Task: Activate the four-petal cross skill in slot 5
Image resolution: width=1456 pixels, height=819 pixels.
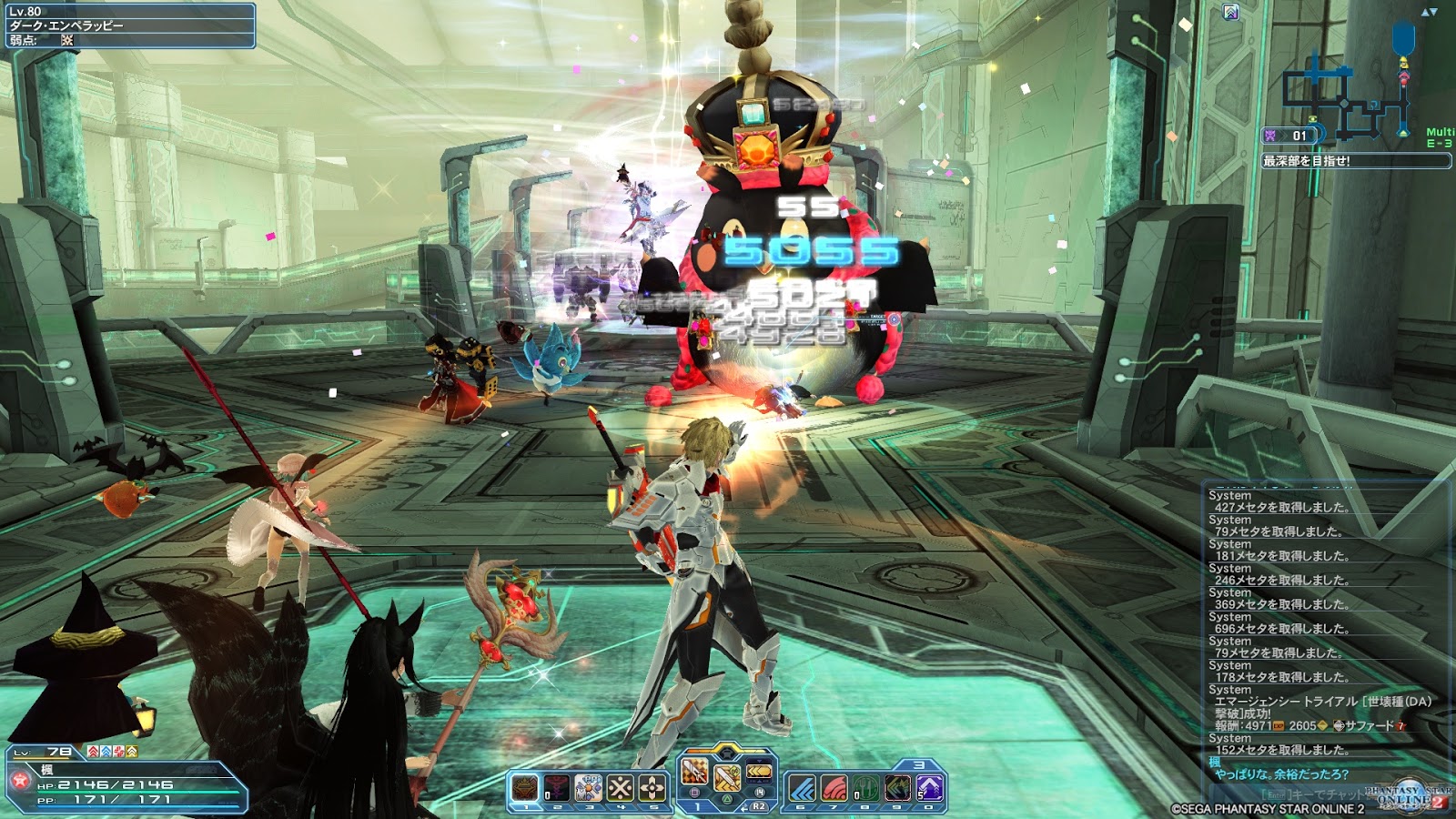Action: 652,787
